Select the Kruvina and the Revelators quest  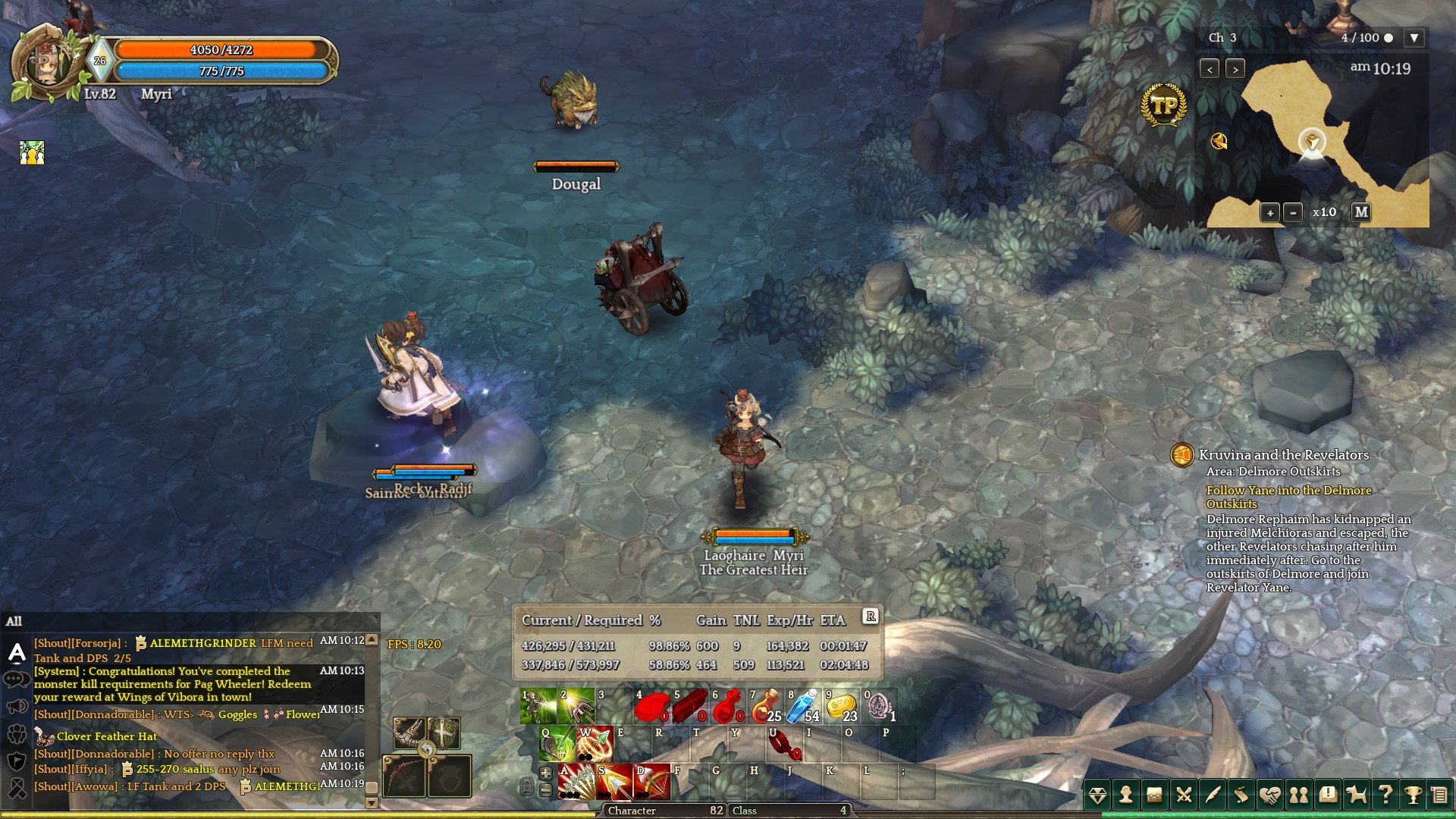tap(1283, 455)
